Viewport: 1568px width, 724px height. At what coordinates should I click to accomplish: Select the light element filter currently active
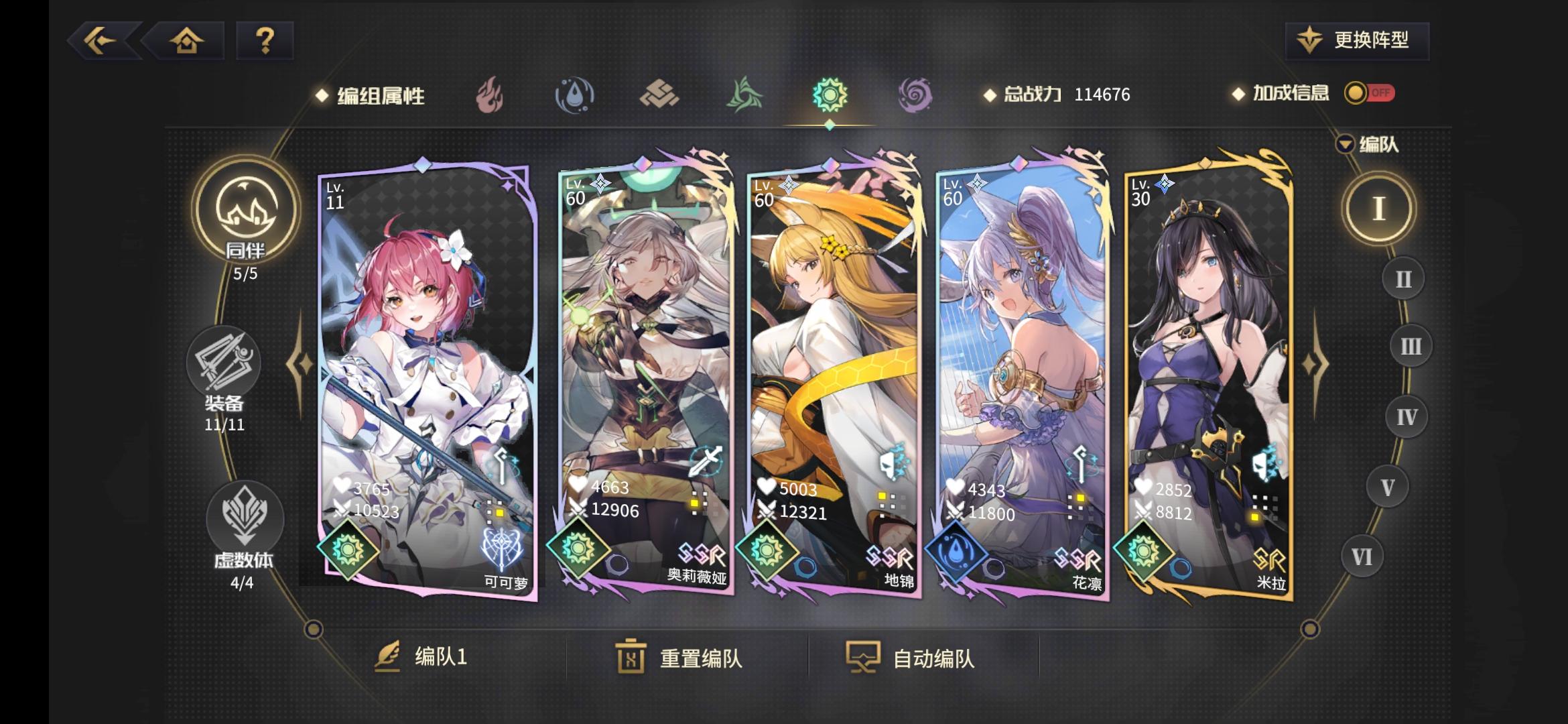tap(829, 95)
